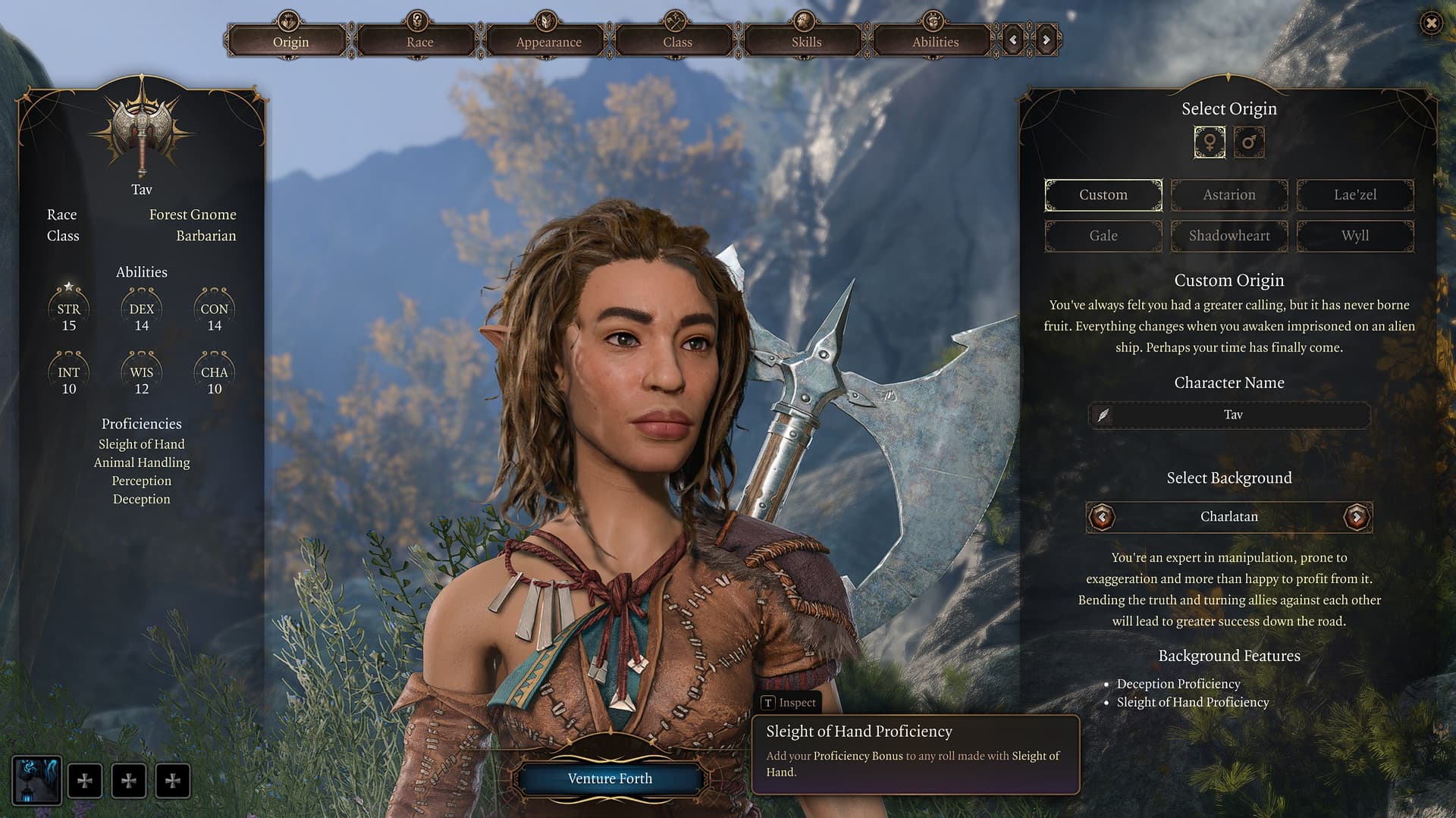Pick the Shadowheart origin
This screenshot has height=818, width=1456.
pos(1229,236)
